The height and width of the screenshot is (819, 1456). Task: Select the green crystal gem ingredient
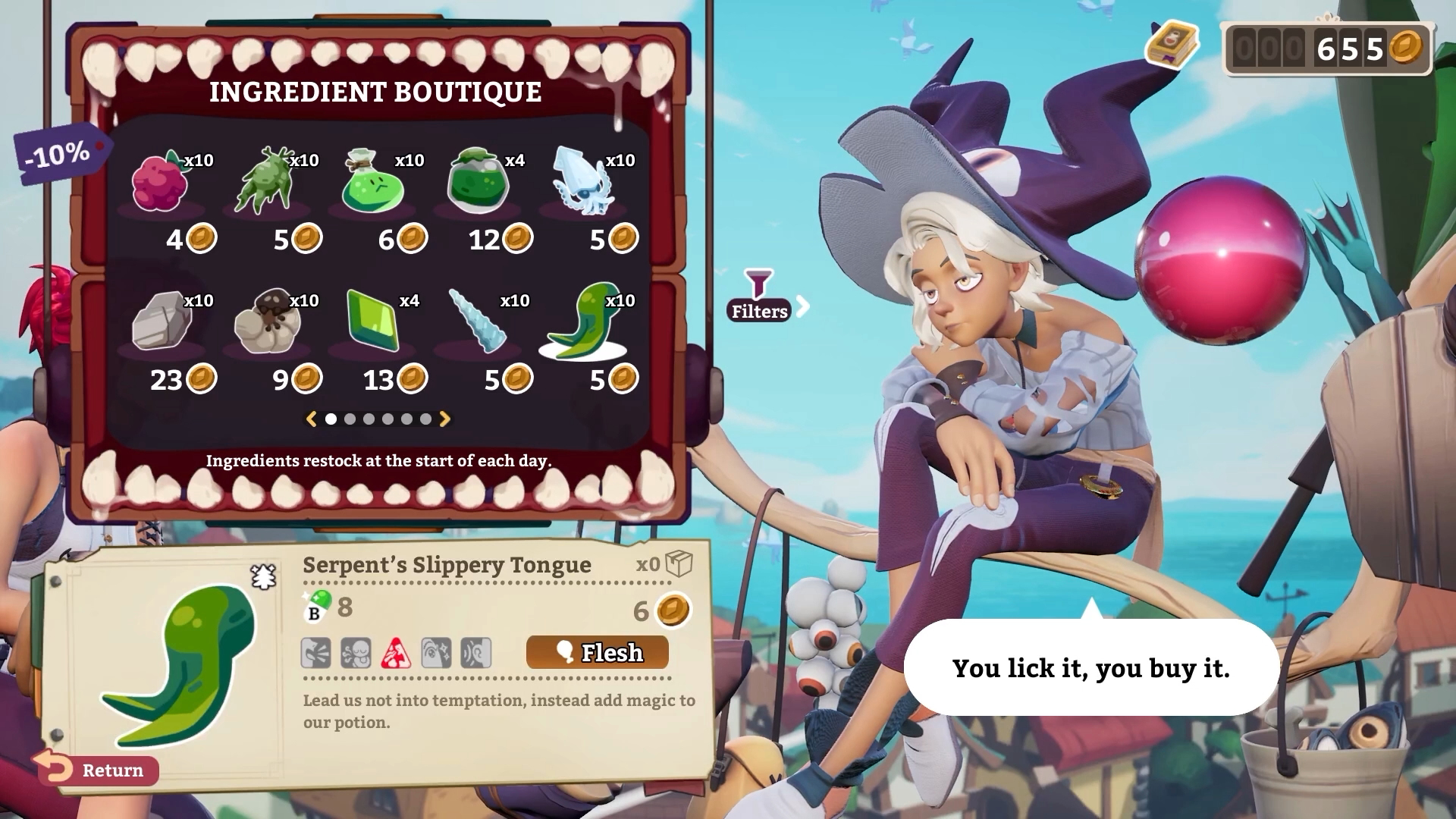coord(372,322)
